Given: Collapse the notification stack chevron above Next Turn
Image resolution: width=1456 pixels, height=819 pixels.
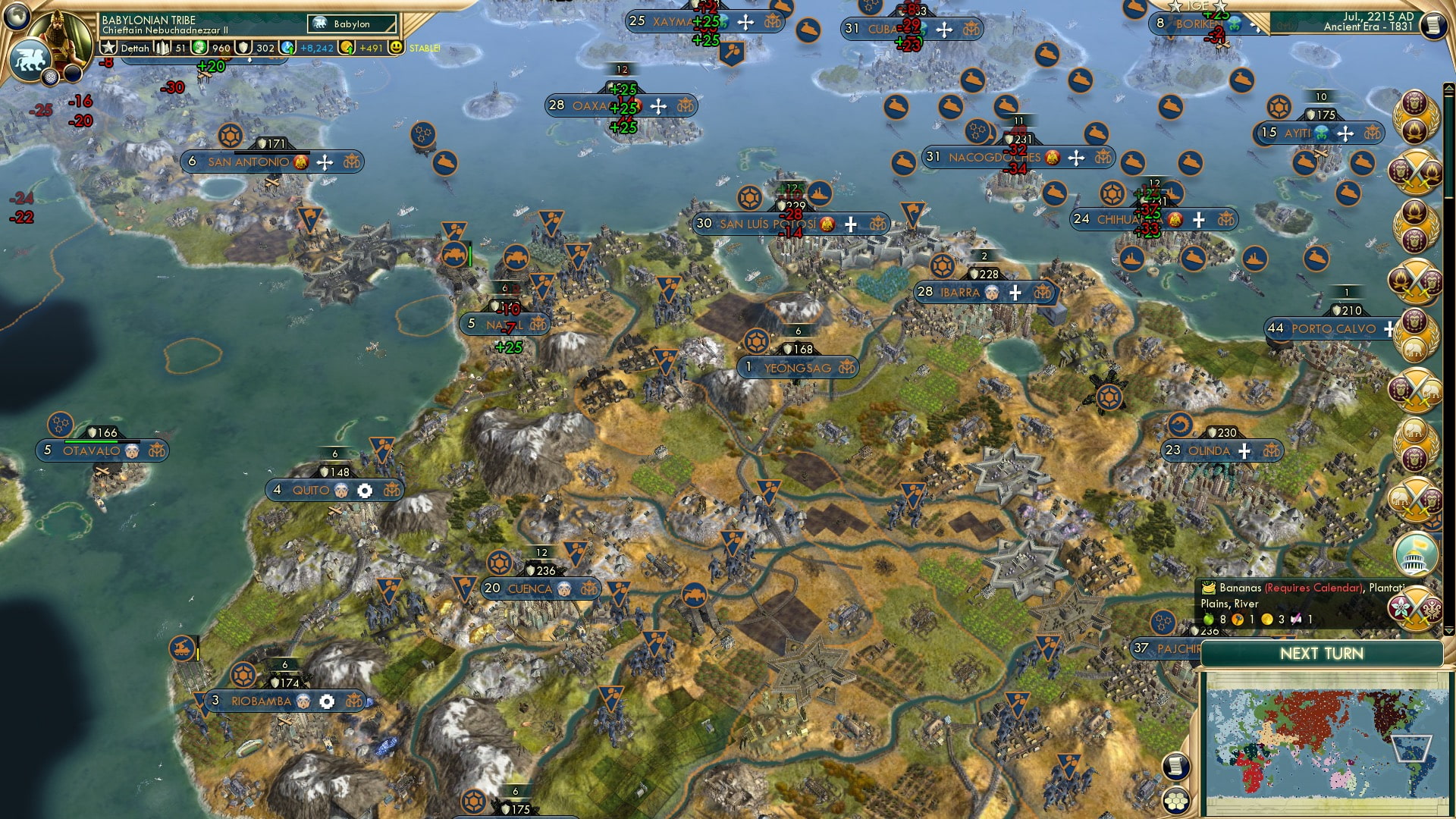Looking at the screenshot, I should click(x=1448, y=629).
